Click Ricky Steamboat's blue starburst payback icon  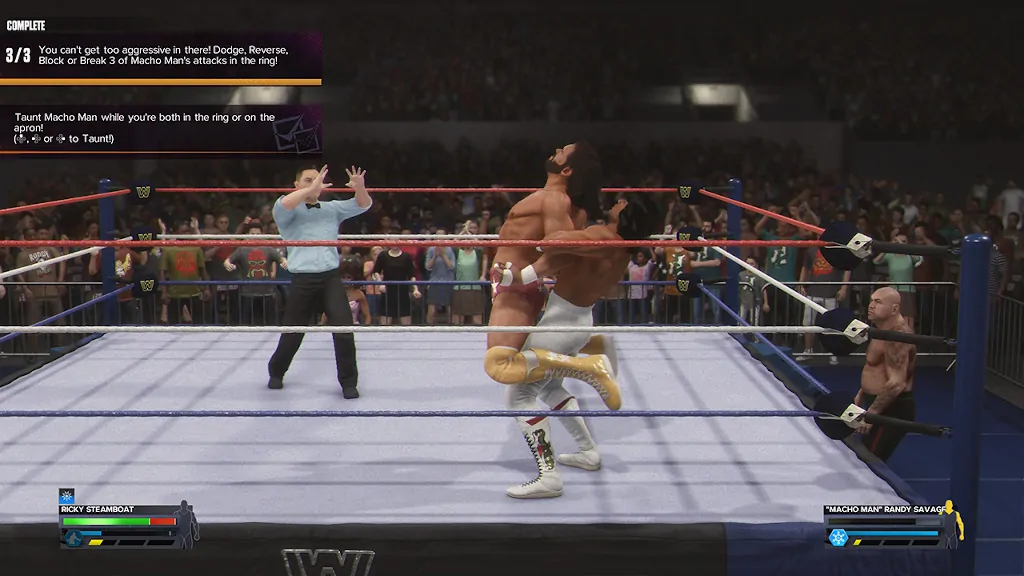pyautogui.click(x=67, y=496)
